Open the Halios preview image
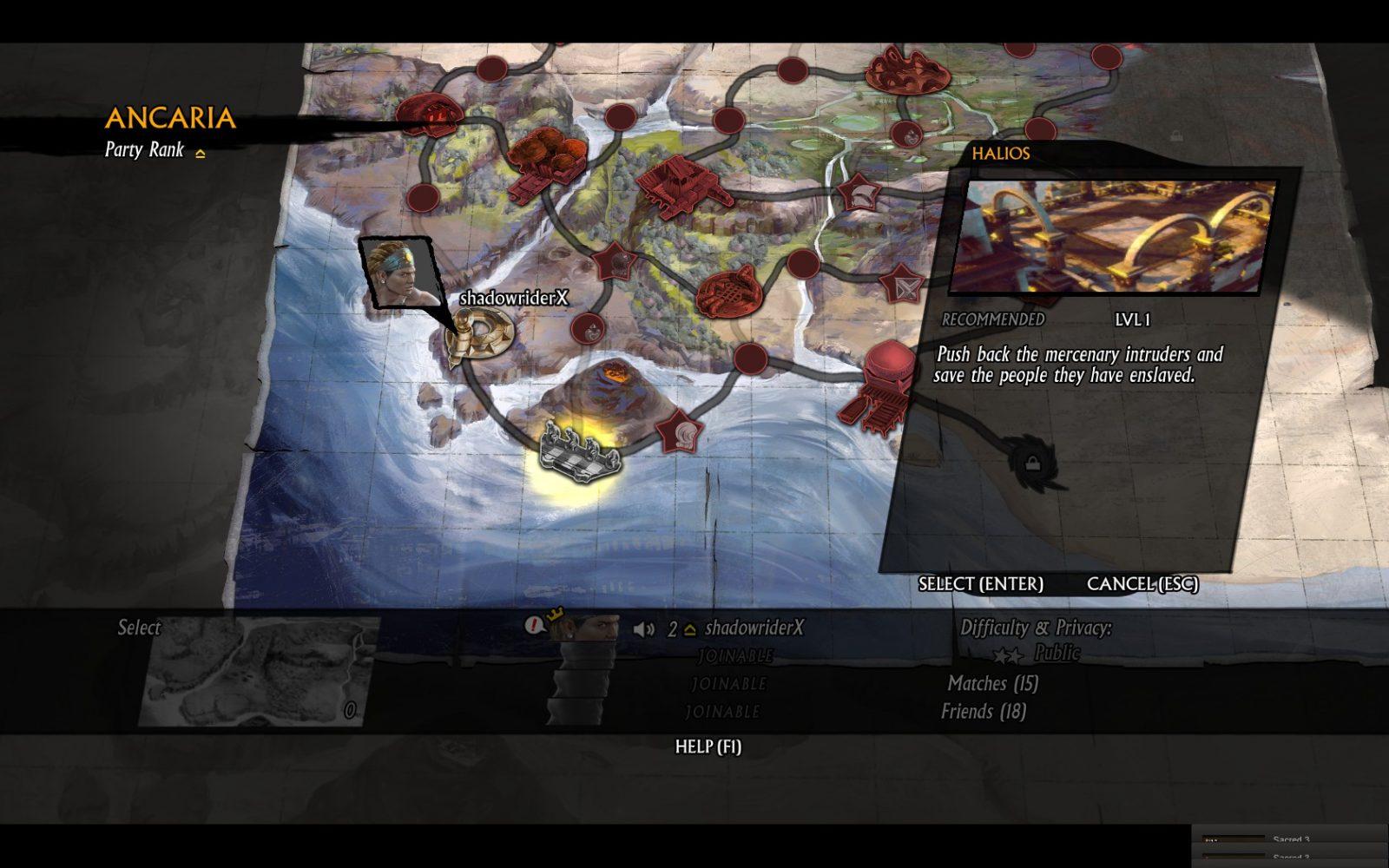This screenshot has width=1389, height=868. 1113,236
